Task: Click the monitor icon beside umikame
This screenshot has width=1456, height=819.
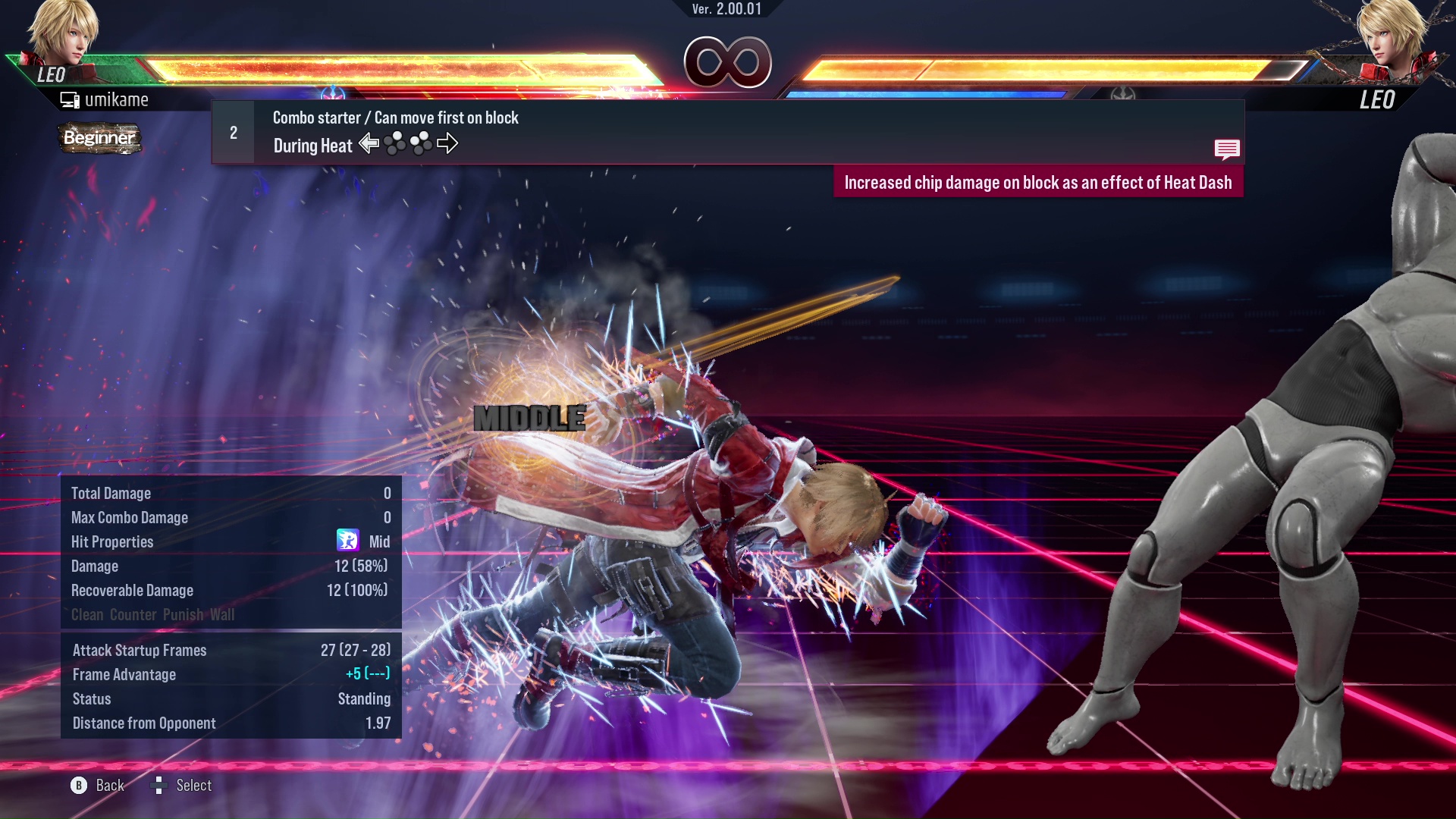Action: pyautogui.click(x=69, y=99)
